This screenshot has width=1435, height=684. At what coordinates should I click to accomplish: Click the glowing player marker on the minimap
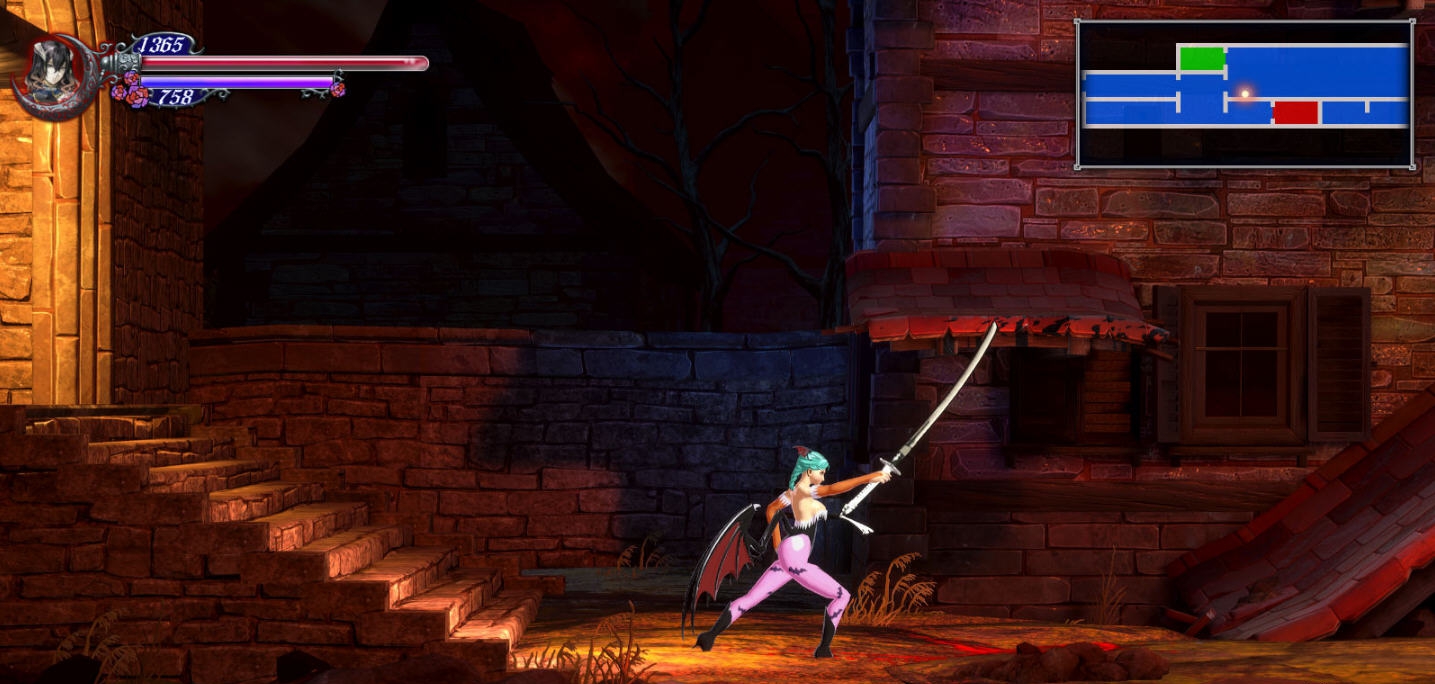click(x=1245, y=94)
